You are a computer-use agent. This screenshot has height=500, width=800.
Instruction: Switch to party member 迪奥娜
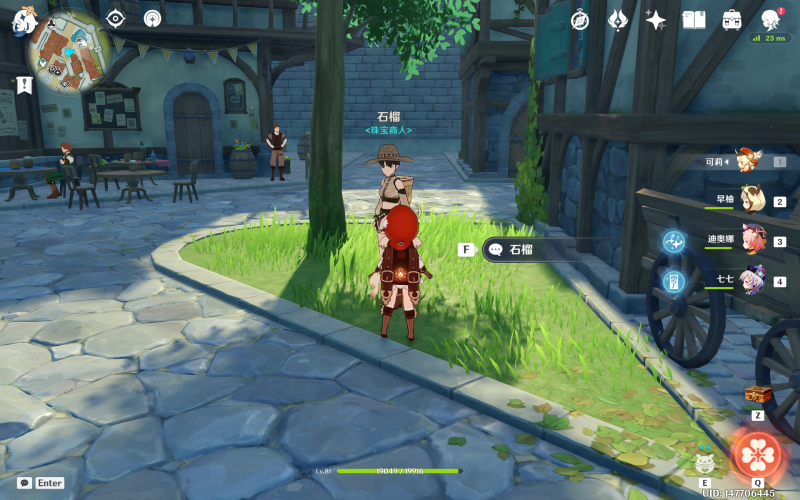click(751, 240)
